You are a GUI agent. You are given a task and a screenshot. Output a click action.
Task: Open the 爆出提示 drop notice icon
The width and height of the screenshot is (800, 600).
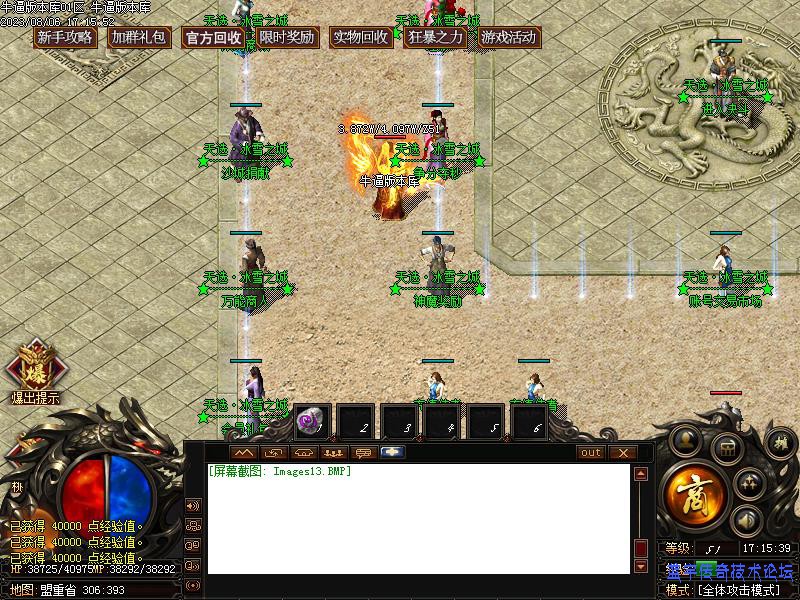[x=34, y=372]
